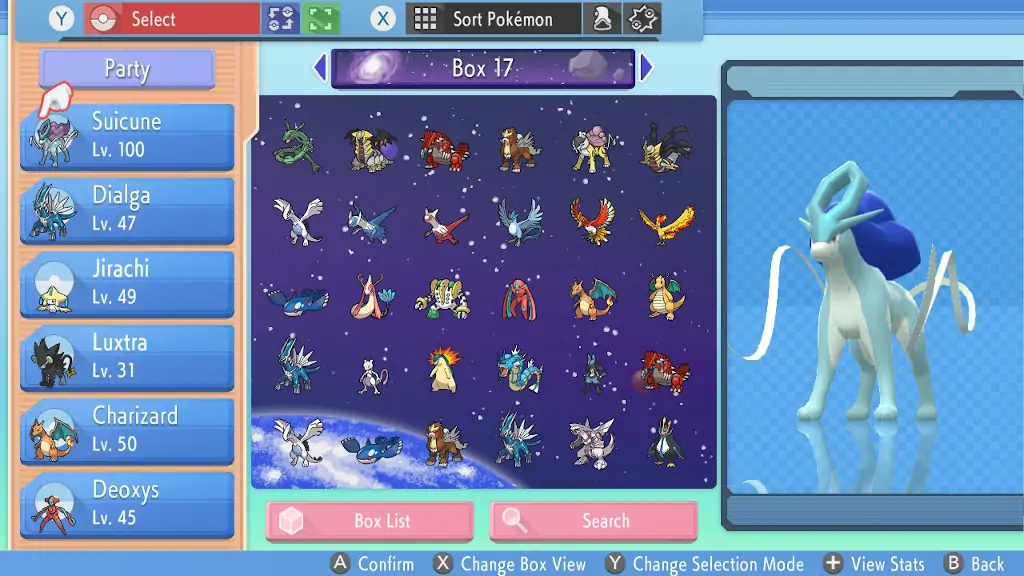Pick Milotic from the box
1024x576 pixels.
click(x=371, y=297)
